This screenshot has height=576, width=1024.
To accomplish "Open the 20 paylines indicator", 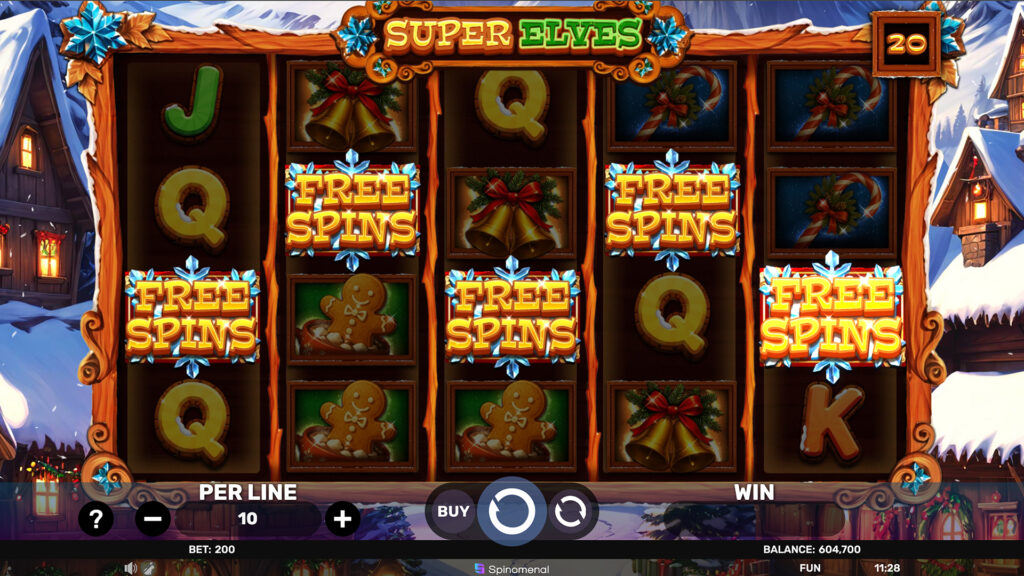I will (906, 44).
